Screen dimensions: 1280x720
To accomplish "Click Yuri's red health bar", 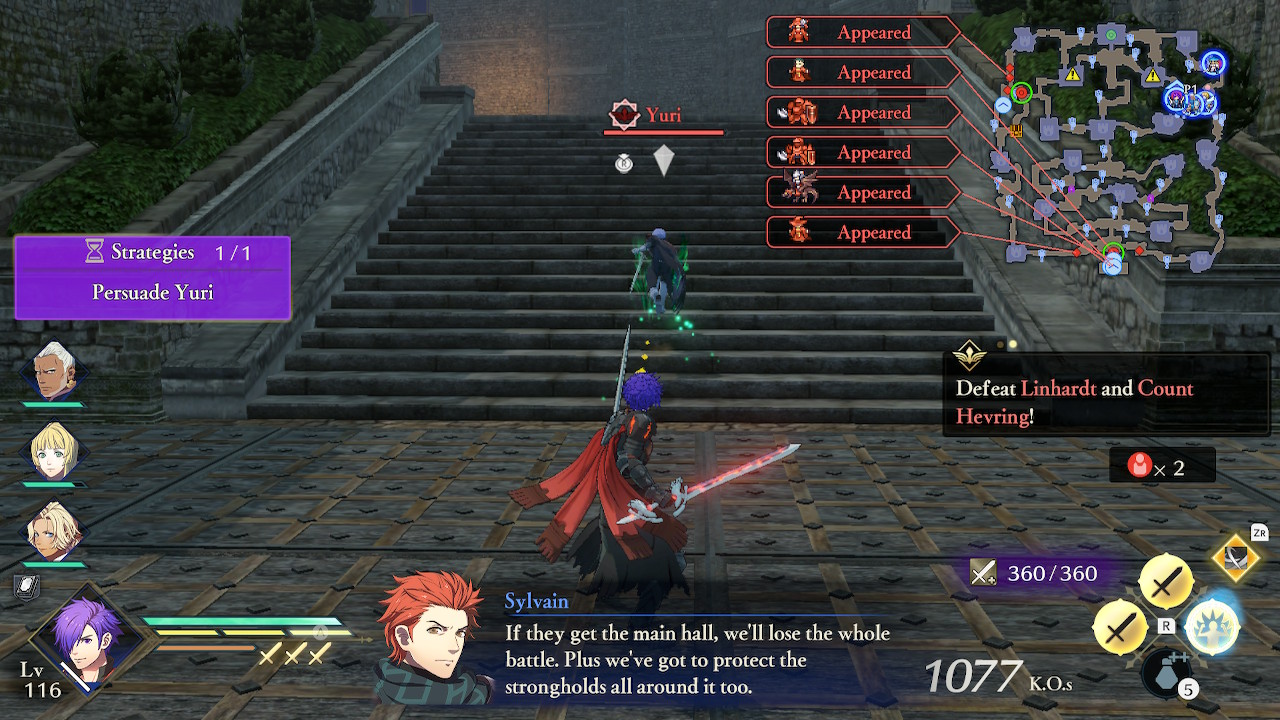I will (662, 130).
